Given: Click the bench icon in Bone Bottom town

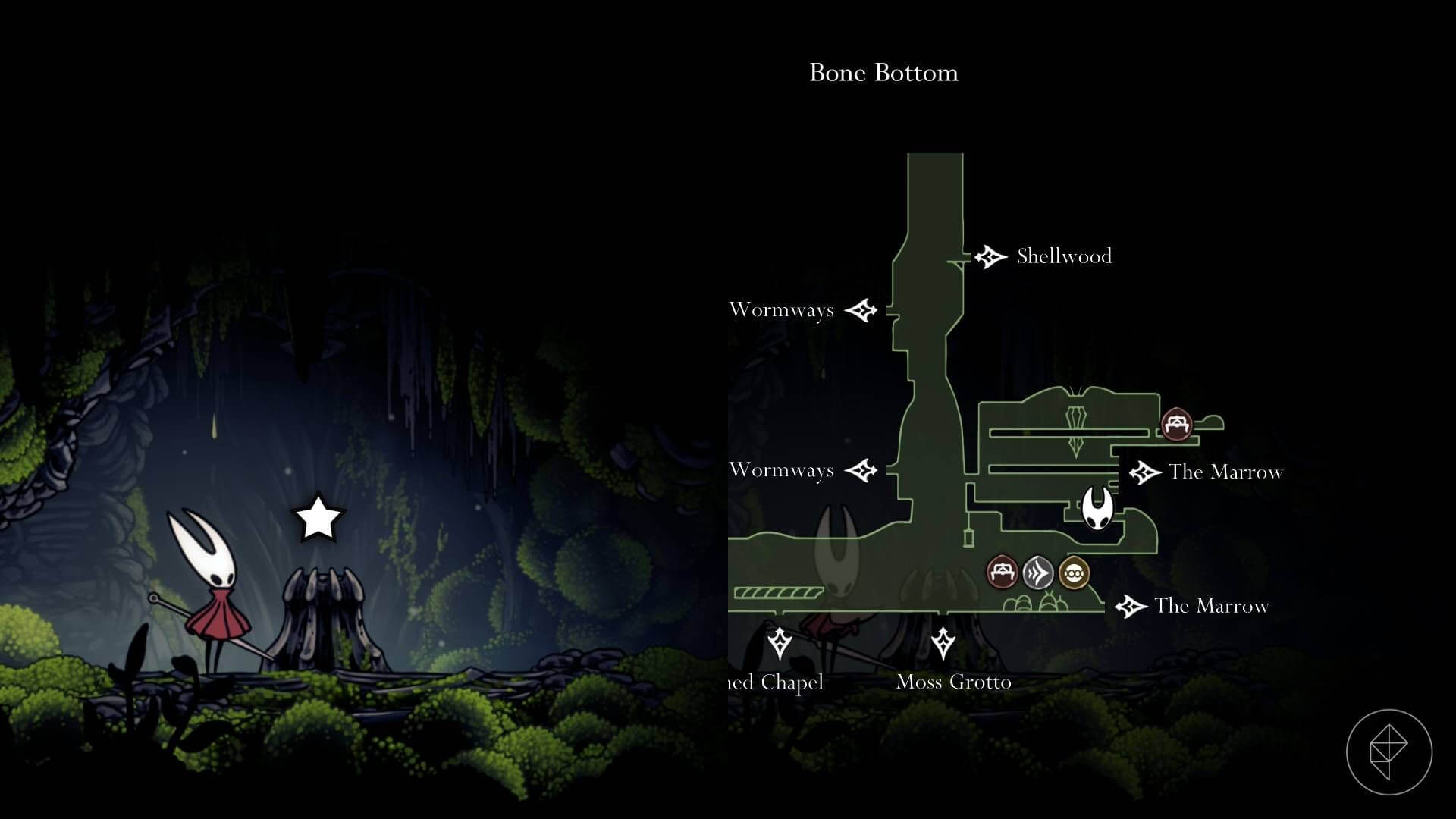Looking at the screenshot, I should [x=1003, y=571].
